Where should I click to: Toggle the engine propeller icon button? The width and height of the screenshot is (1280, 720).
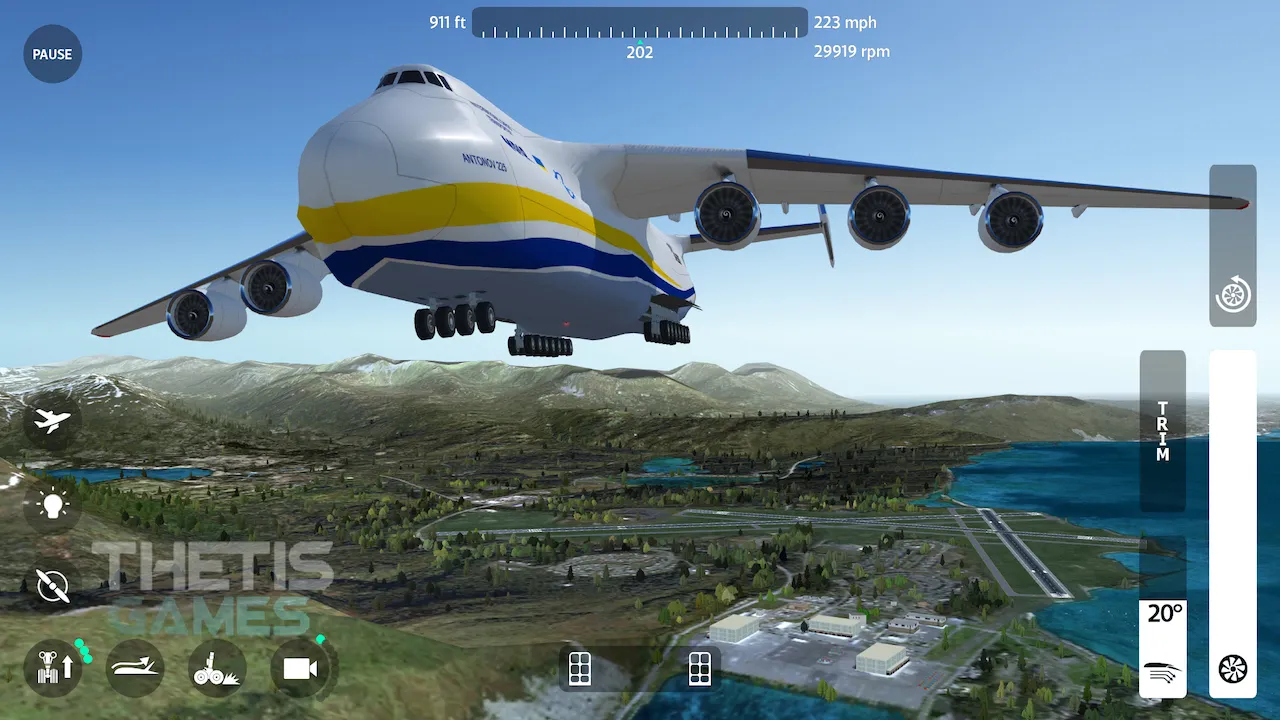52,585
